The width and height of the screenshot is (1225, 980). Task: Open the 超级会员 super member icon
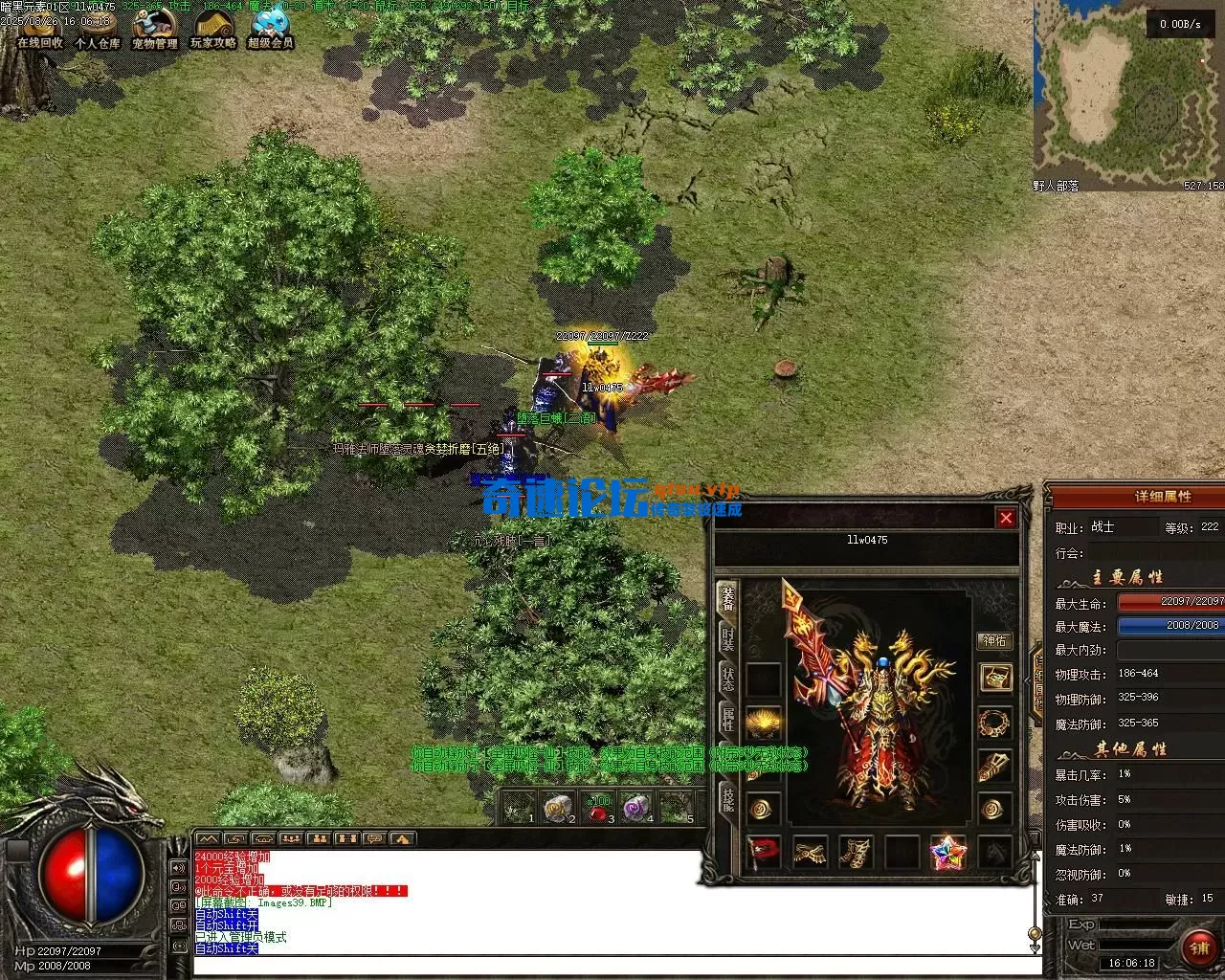coord(271,28)
